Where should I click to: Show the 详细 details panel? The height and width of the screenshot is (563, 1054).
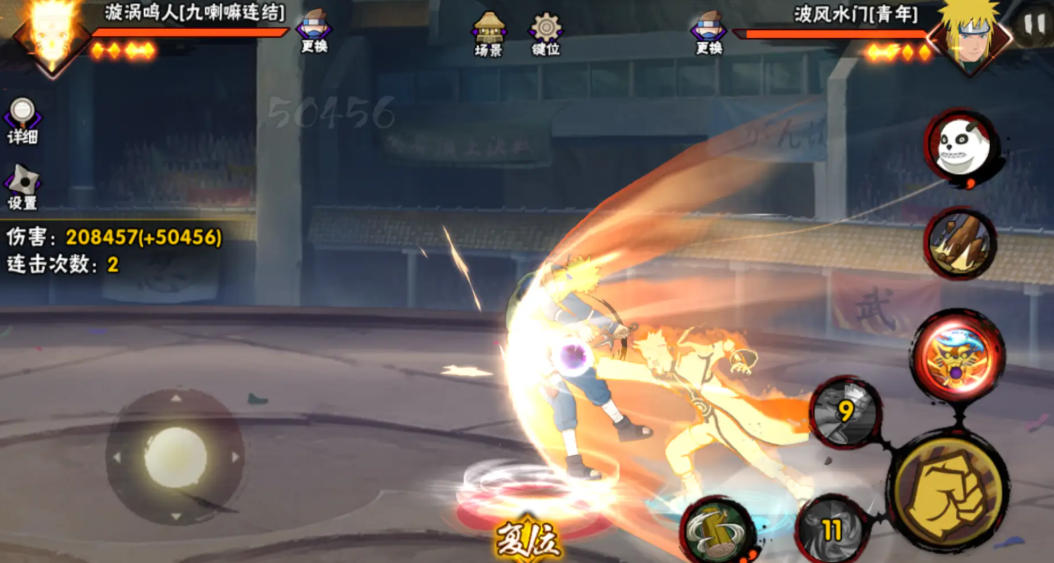pos(22,121)
